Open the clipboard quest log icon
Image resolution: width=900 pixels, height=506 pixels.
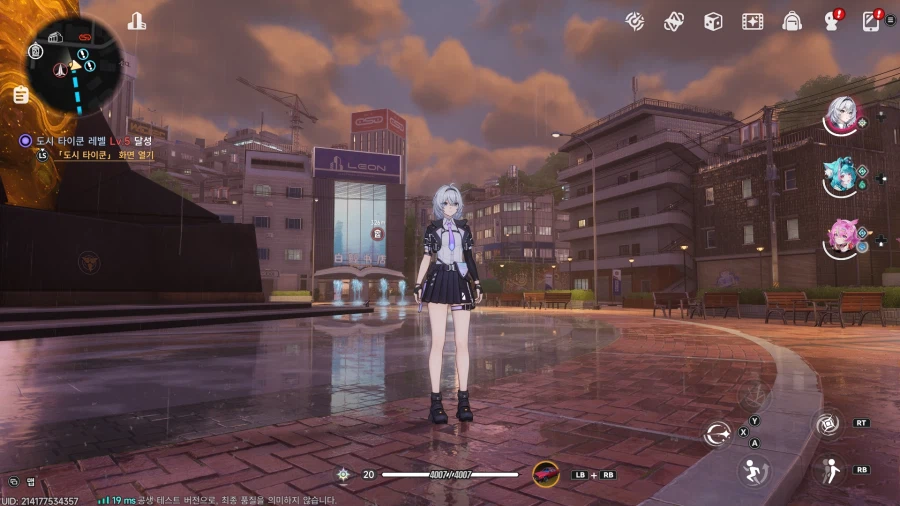point(21,95)
